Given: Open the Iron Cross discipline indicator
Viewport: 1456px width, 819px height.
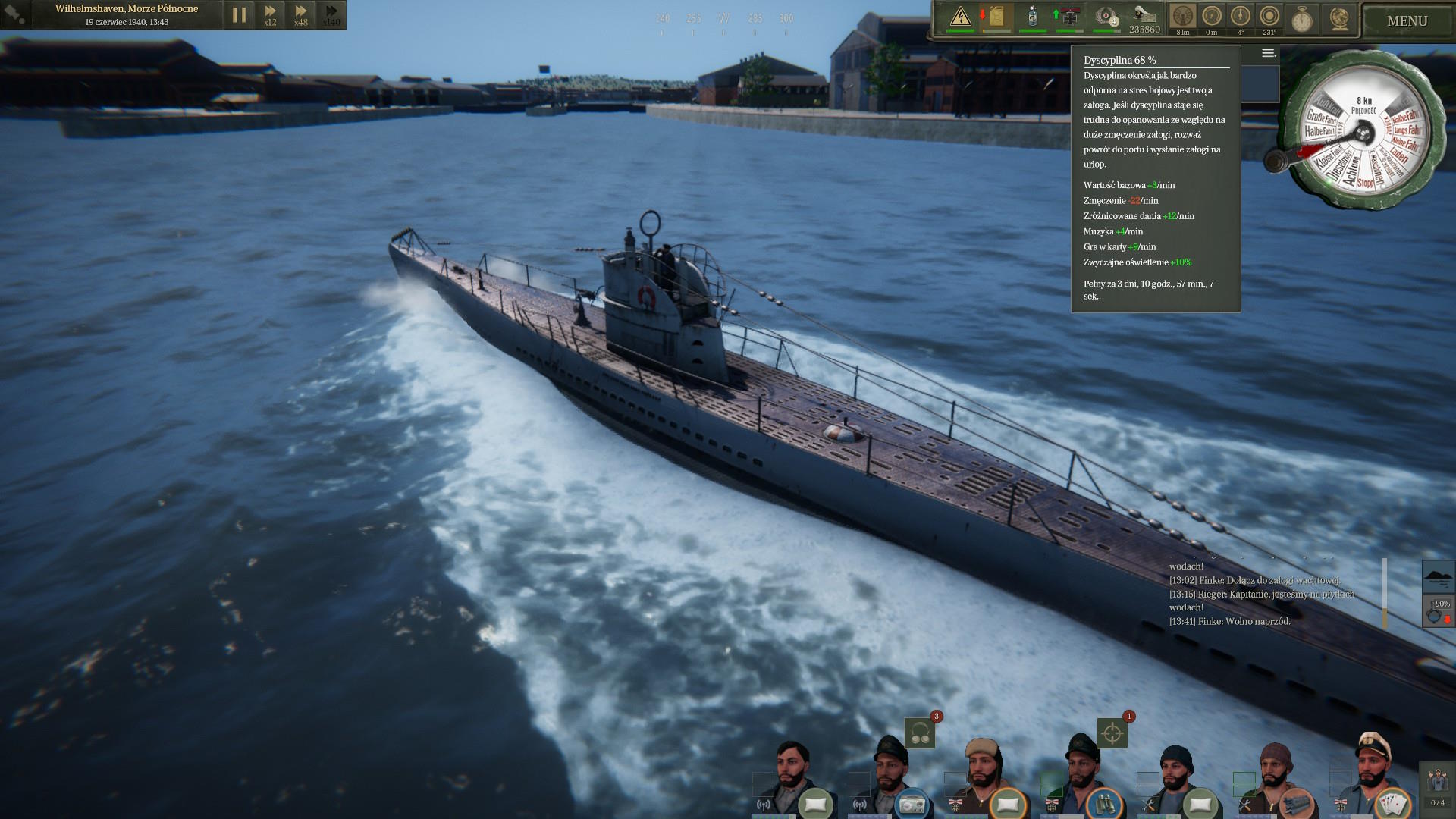Looking at the screenshot, I should coord(1069,17).
